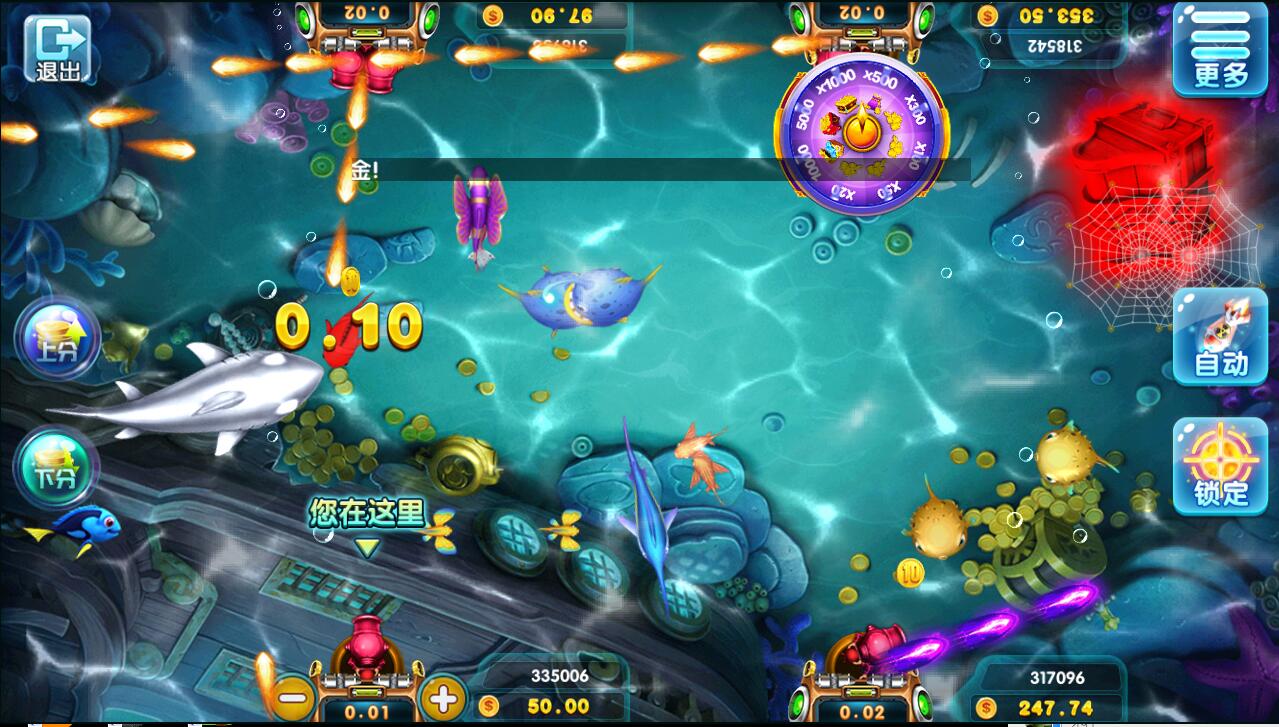Activate the 锁定 lock target button
Image resolution: width=1279 pixels, height=727 pixels.
click(1220, 467)
